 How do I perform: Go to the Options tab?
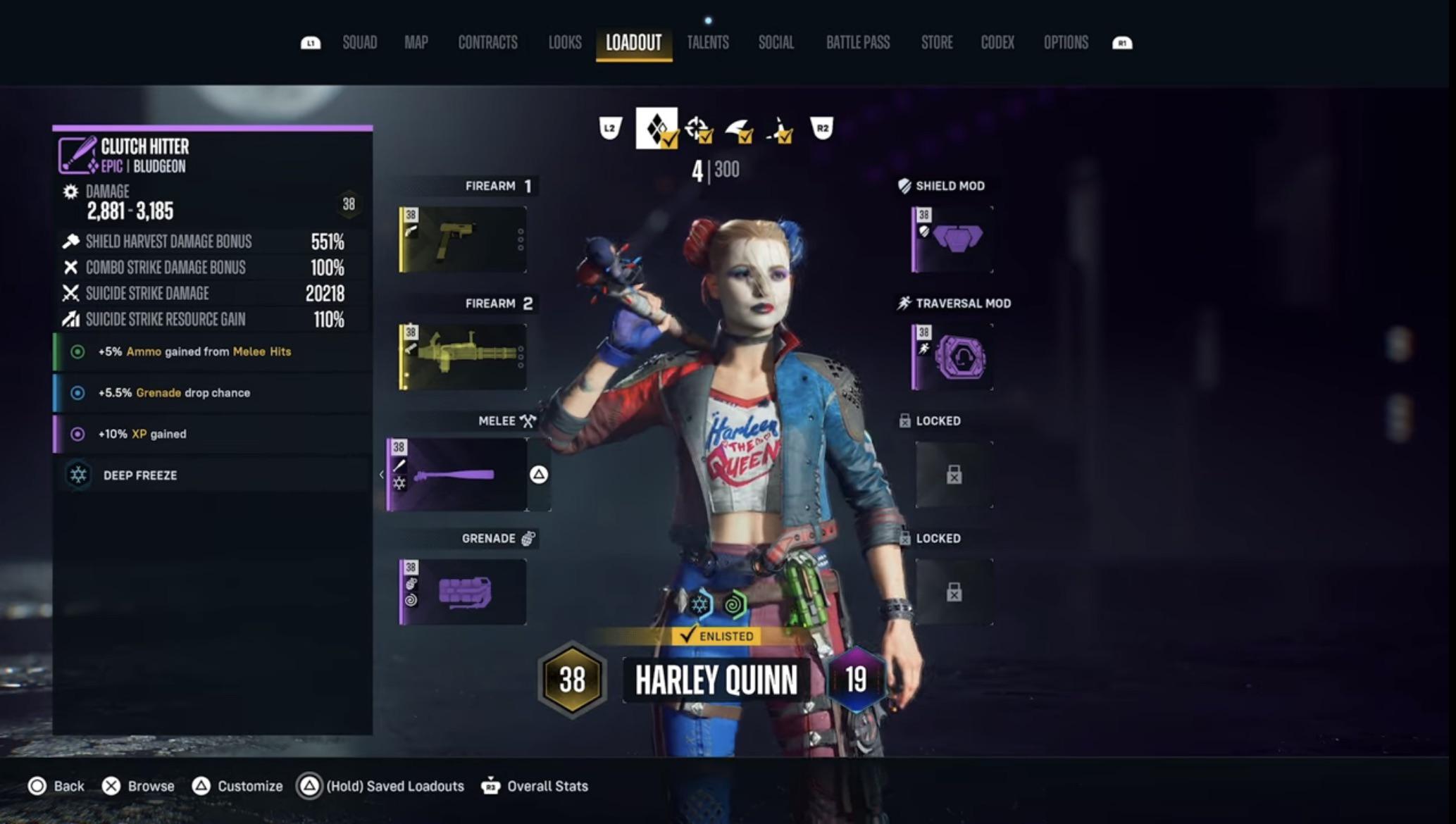(x=1065, y=42)
